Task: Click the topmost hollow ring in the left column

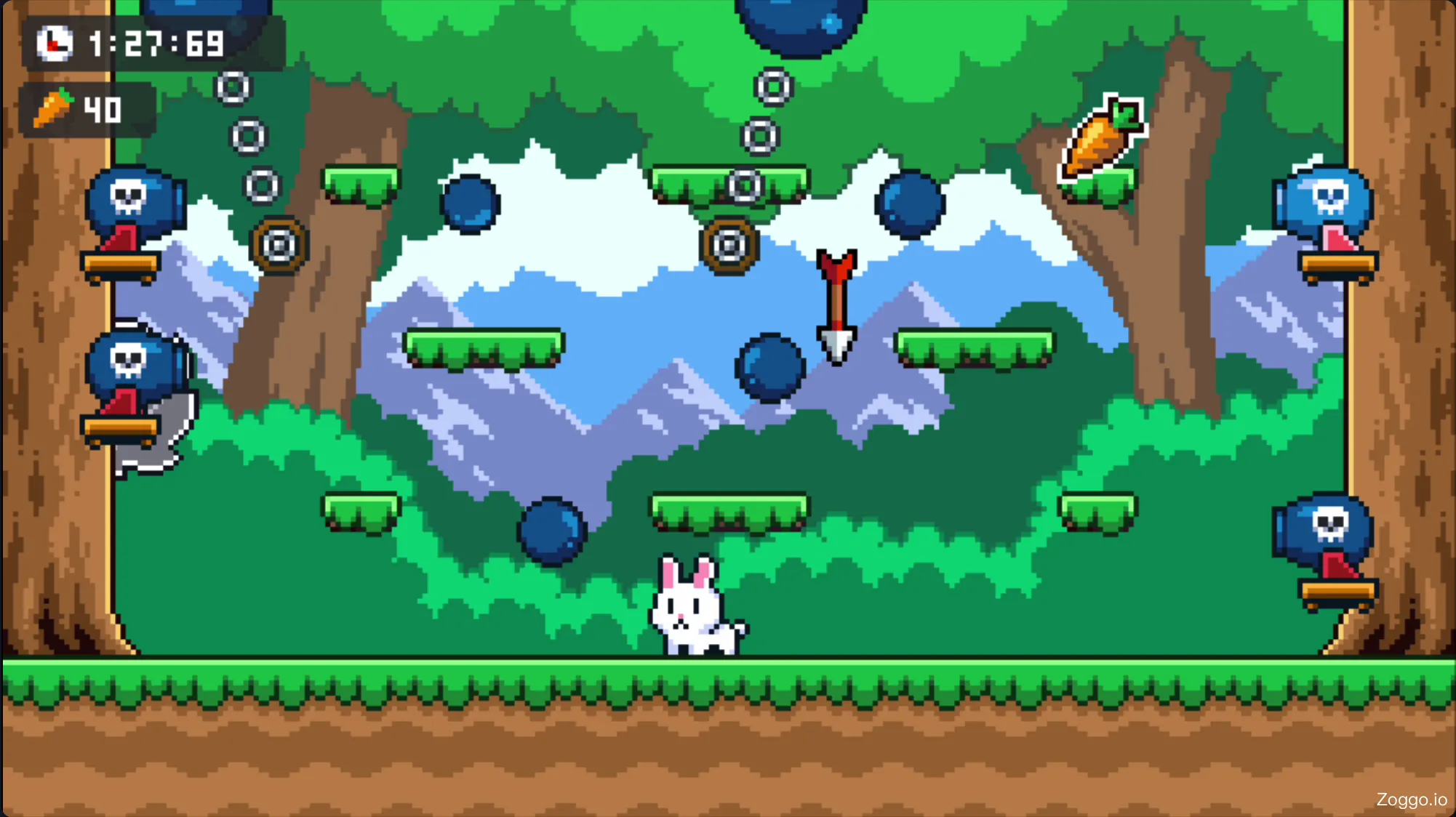Action: click(233, 87)
